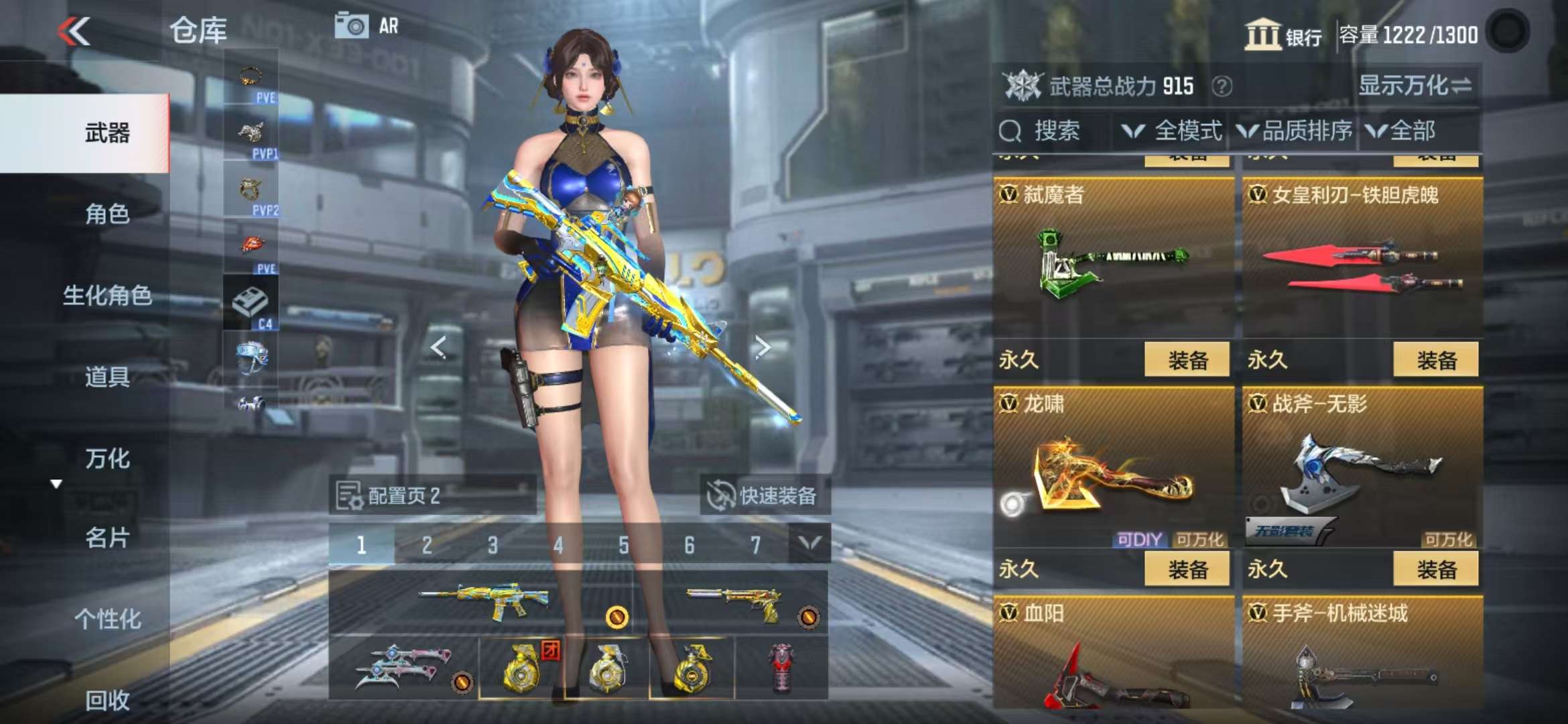Image resolution: width=1568 pixels, height=724 pixels.
Task: Open the 道具 items tab
Action: pos(107,377)
